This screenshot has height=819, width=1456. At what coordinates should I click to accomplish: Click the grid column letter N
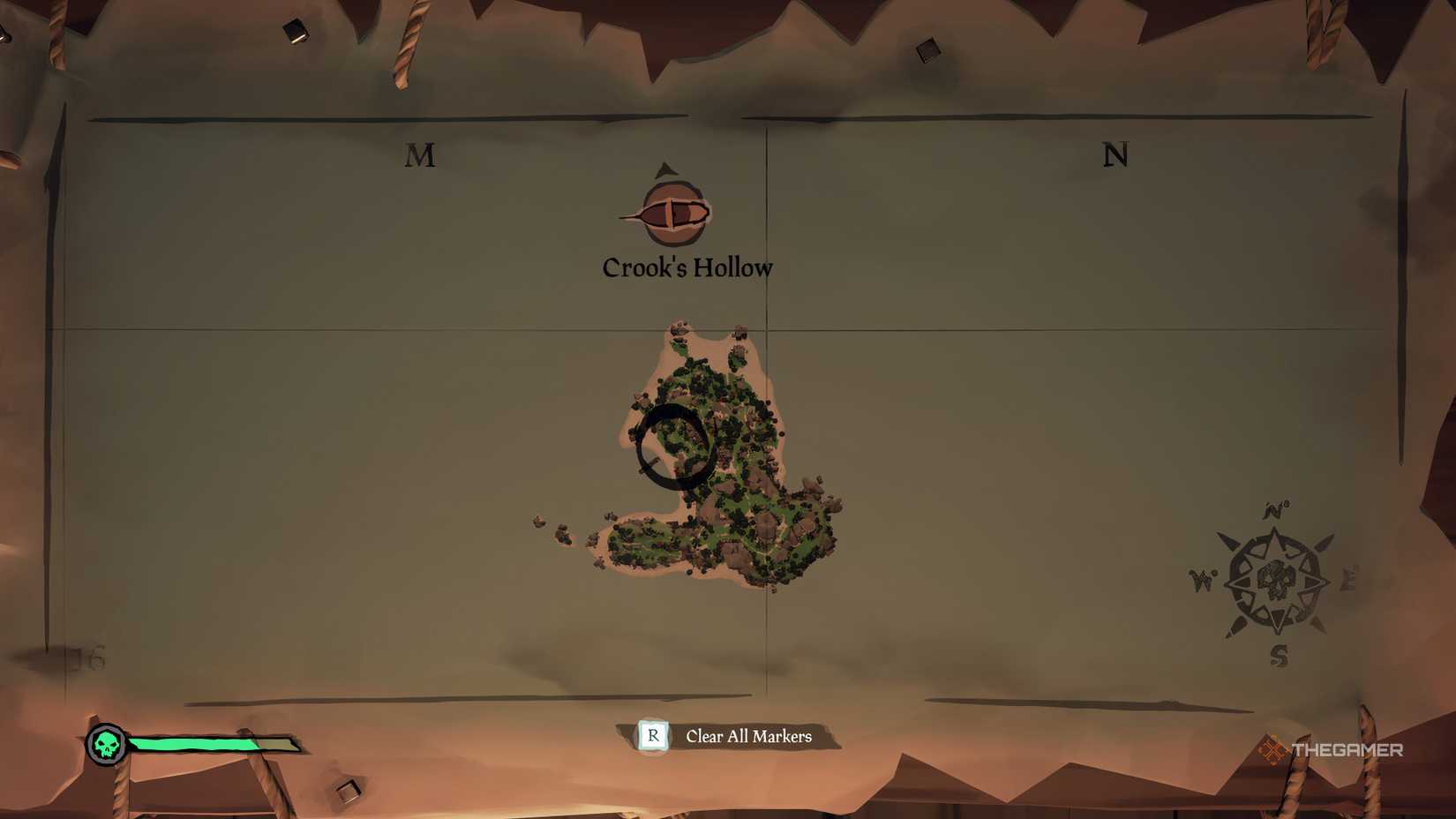(x=1117, y=155)
